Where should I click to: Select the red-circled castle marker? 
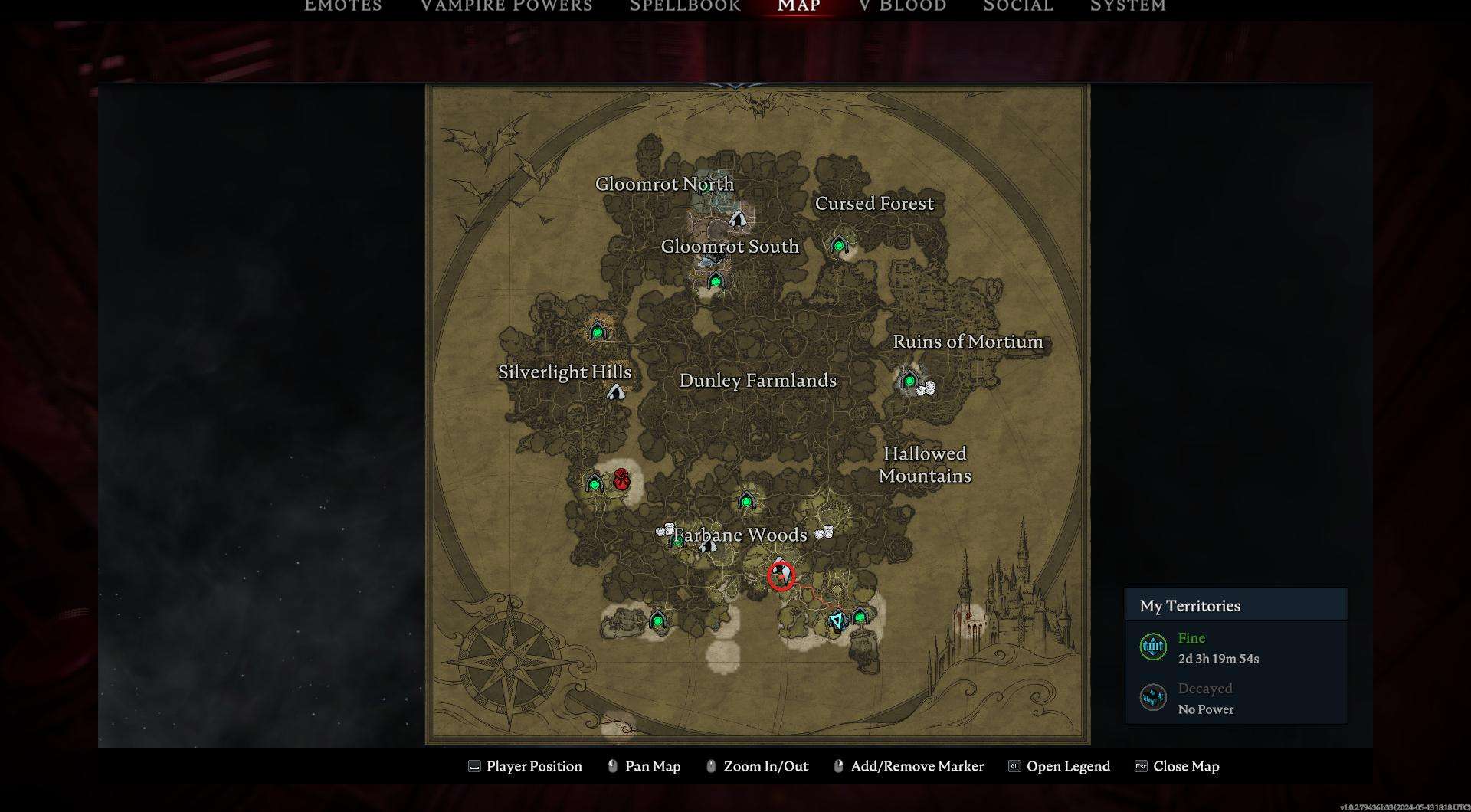click(781, 575)
